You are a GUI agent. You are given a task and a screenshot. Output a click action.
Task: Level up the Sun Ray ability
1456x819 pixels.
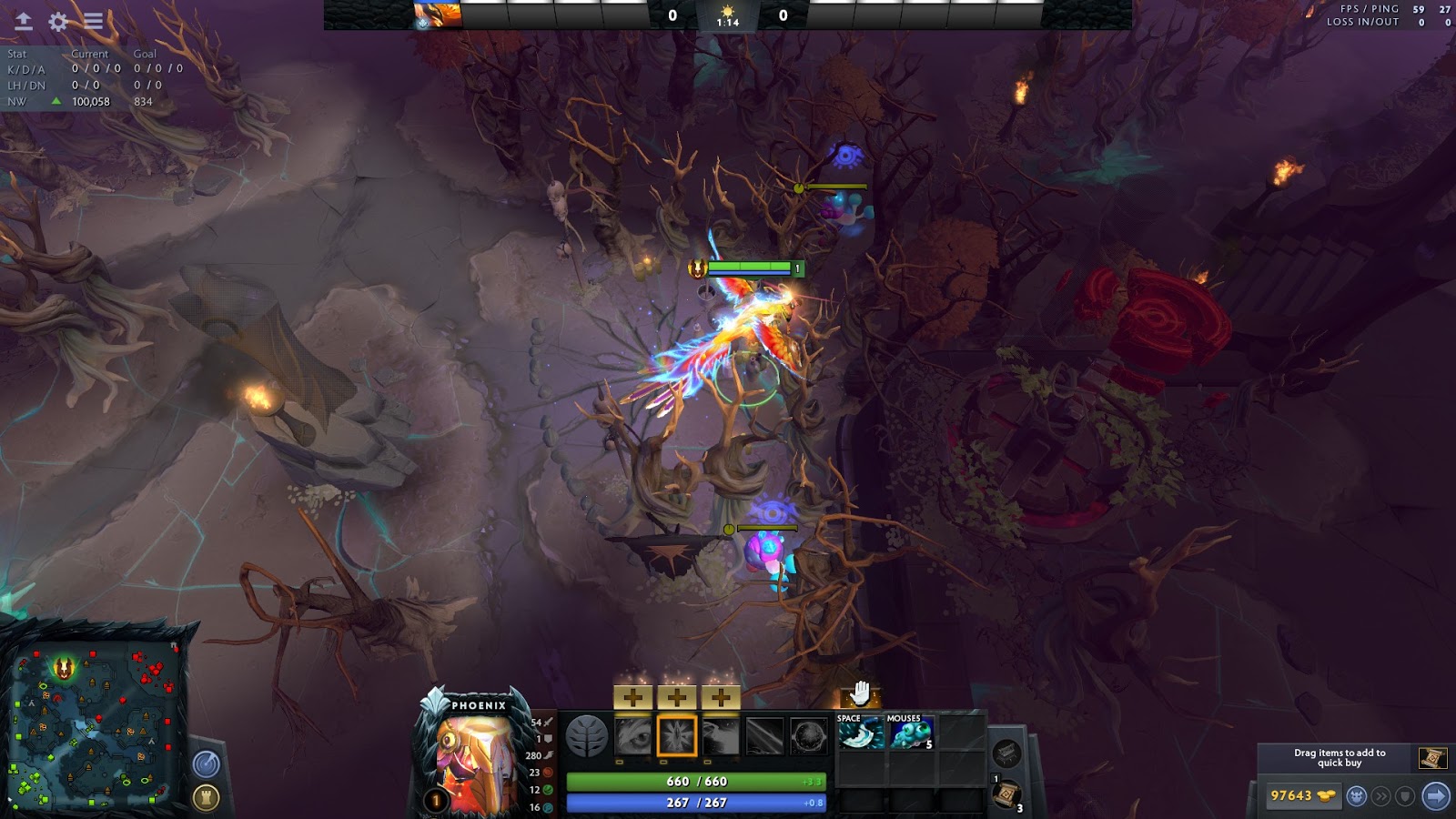coord(720,698)
